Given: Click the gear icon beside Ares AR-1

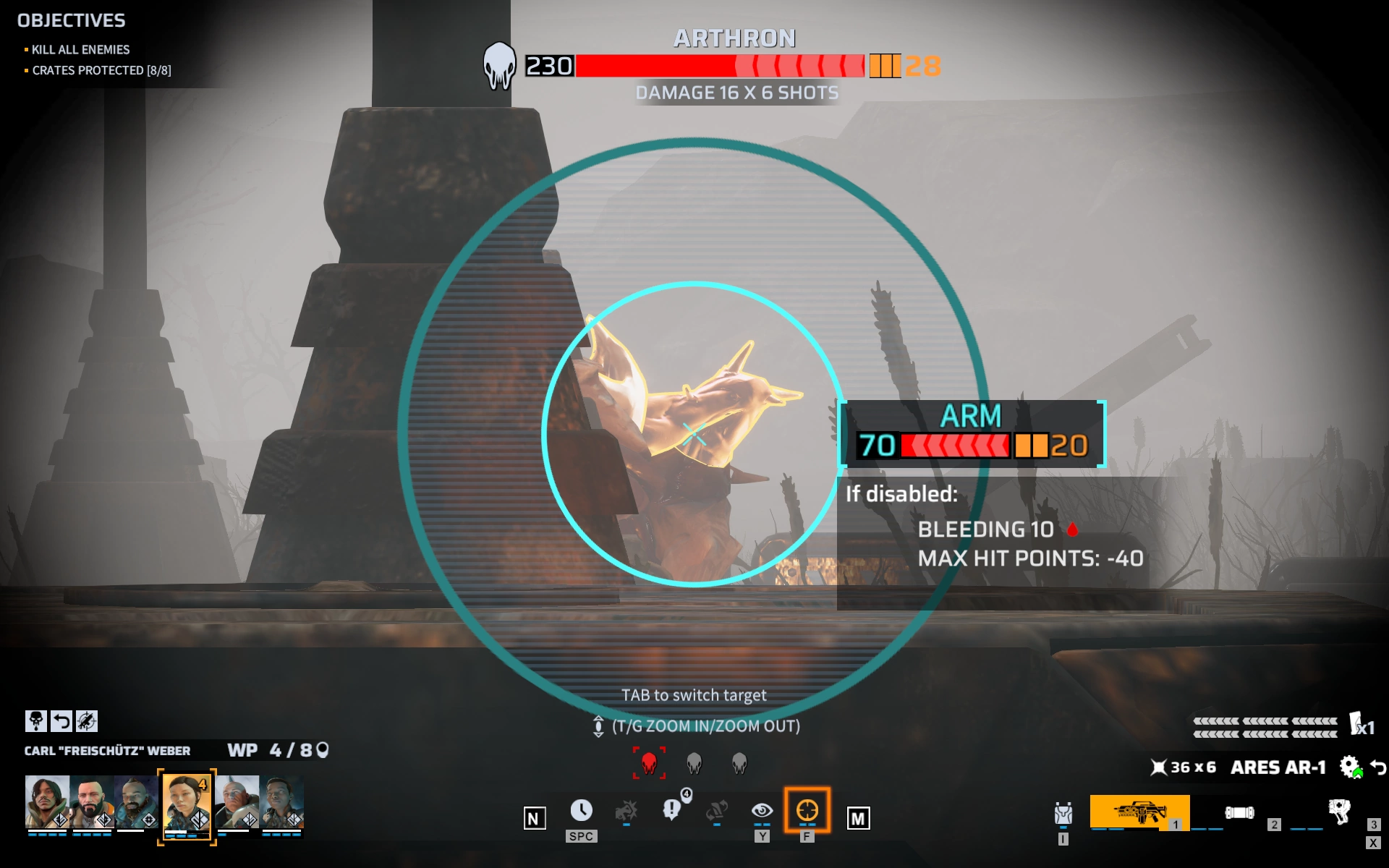Looking at the screenshot, I should [1350, 767].
